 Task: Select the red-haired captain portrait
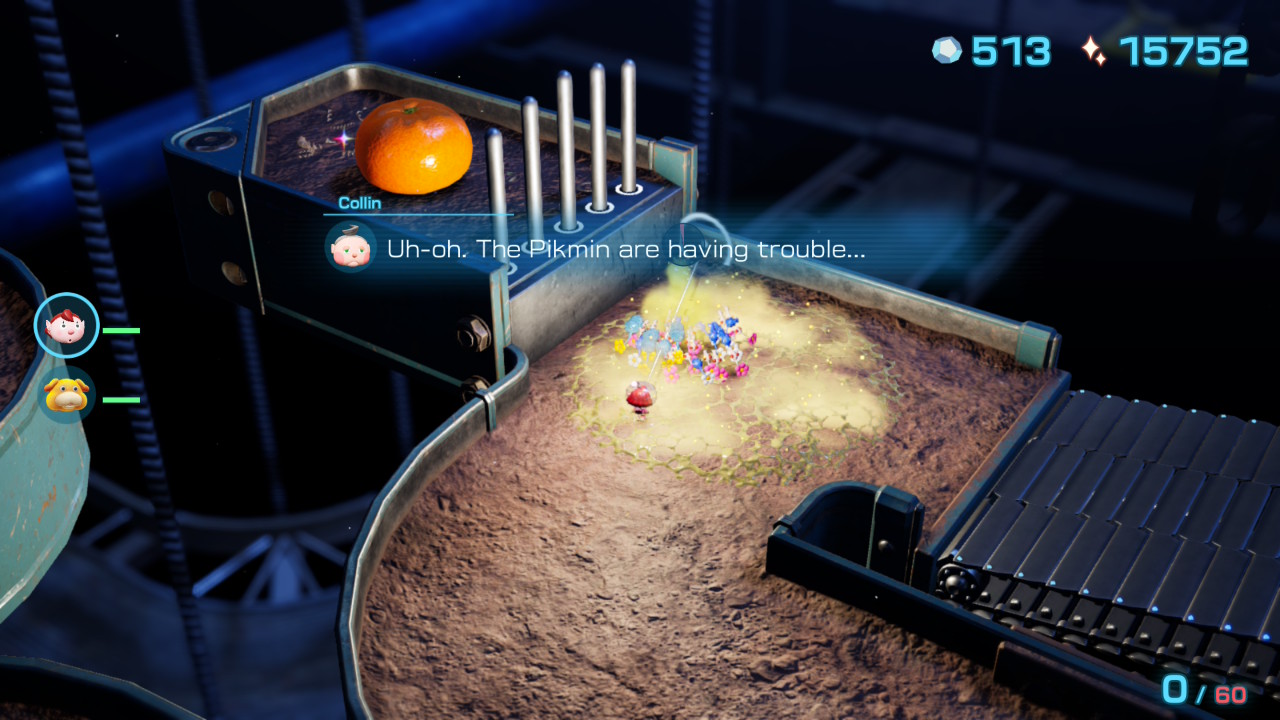click(67, 325)
